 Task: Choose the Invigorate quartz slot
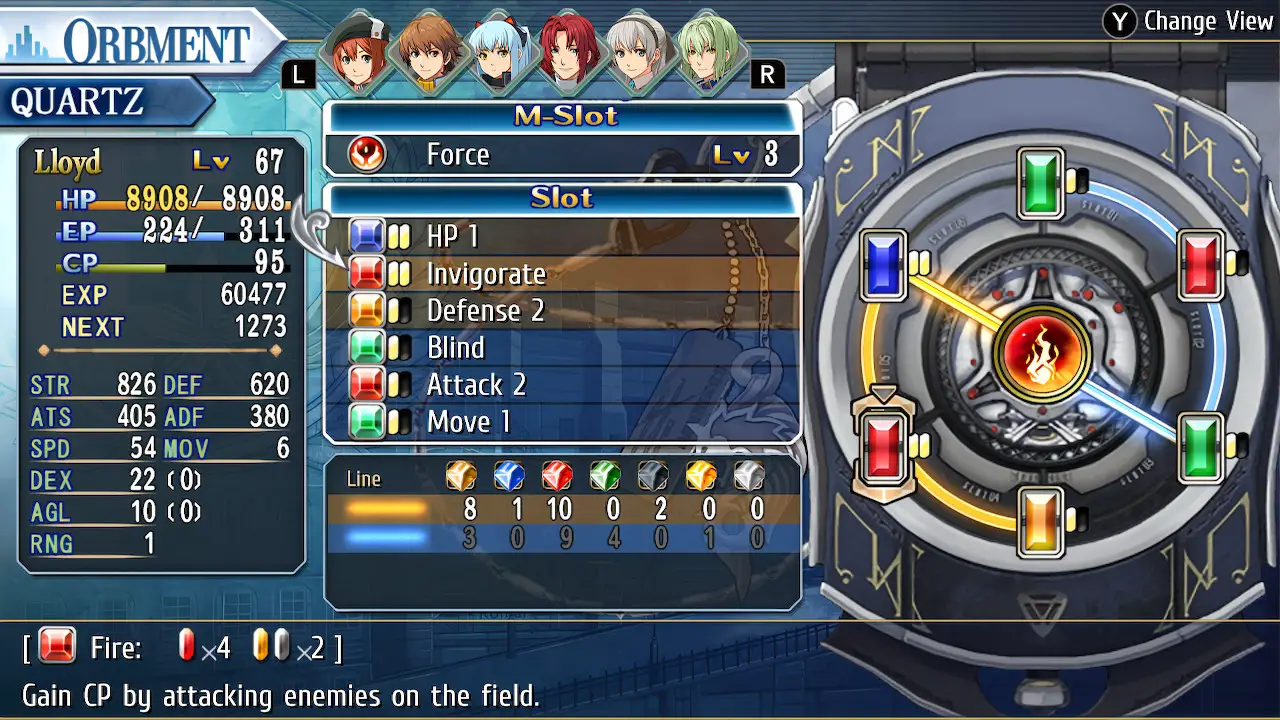pos(562,274)
